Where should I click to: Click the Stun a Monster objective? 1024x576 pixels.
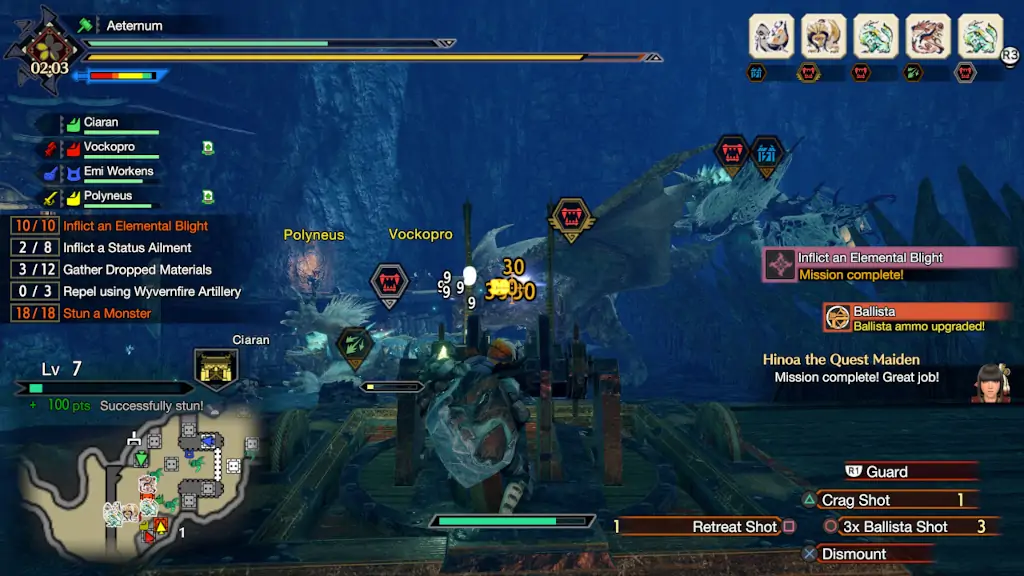(x=107, y=314)
